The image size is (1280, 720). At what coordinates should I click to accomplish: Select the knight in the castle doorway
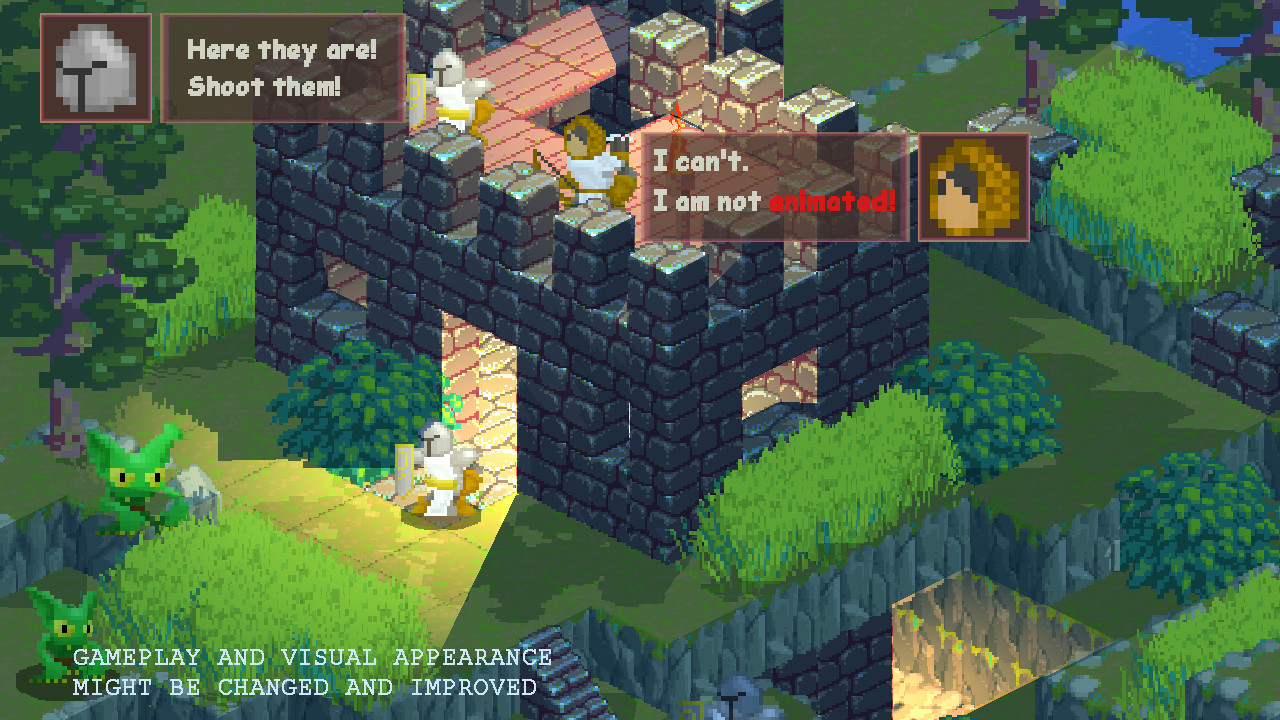tap(440, 475)
